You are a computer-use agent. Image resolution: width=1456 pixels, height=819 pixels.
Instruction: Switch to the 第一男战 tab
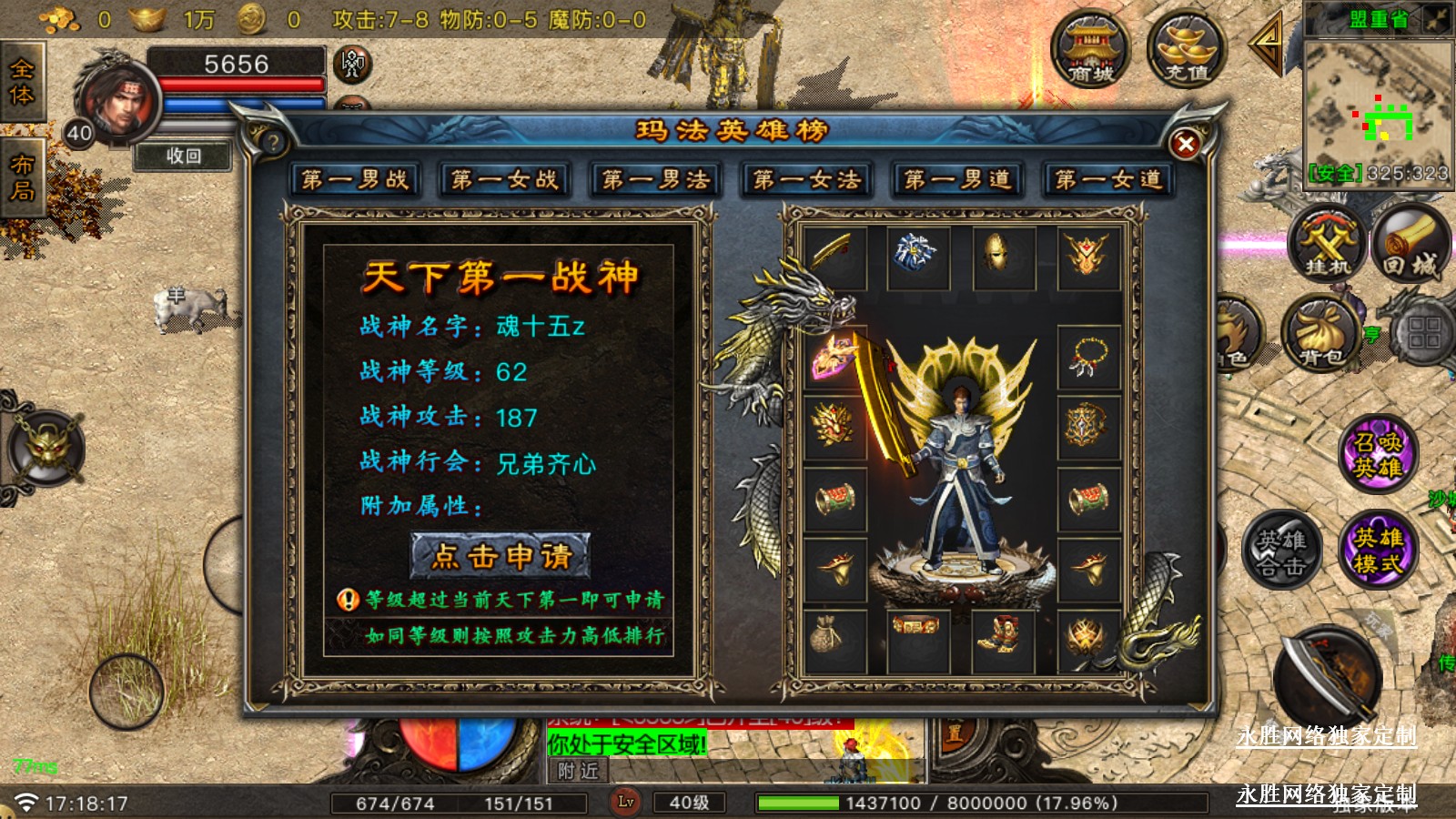tap(355, 179)
